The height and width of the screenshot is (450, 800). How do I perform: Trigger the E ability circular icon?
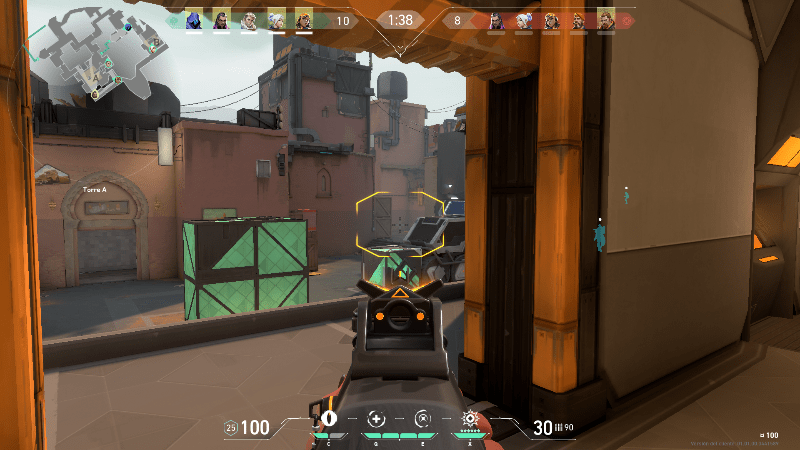422,419
